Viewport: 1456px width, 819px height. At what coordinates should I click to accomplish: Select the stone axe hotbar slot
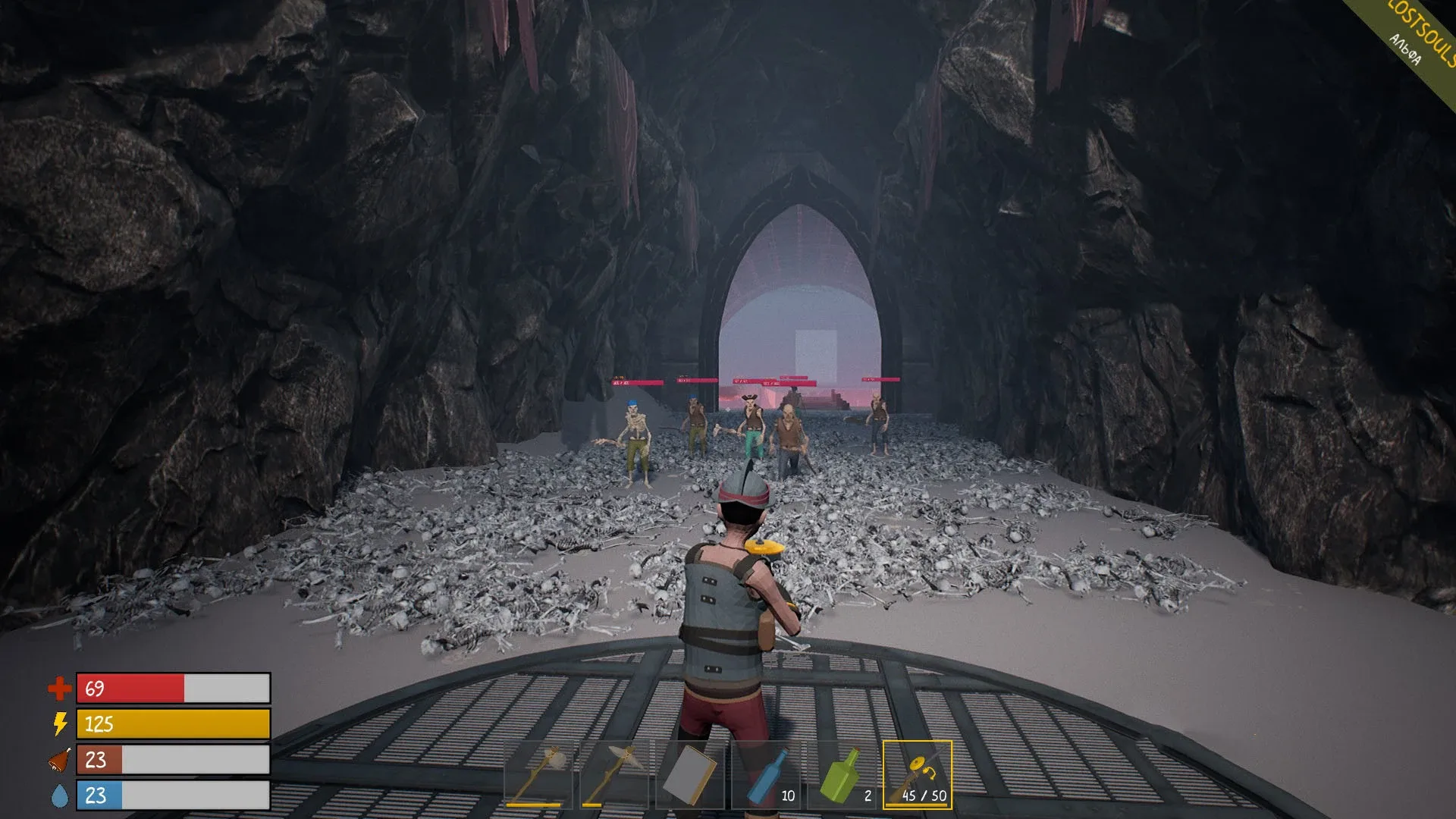[x=538, y=774]
